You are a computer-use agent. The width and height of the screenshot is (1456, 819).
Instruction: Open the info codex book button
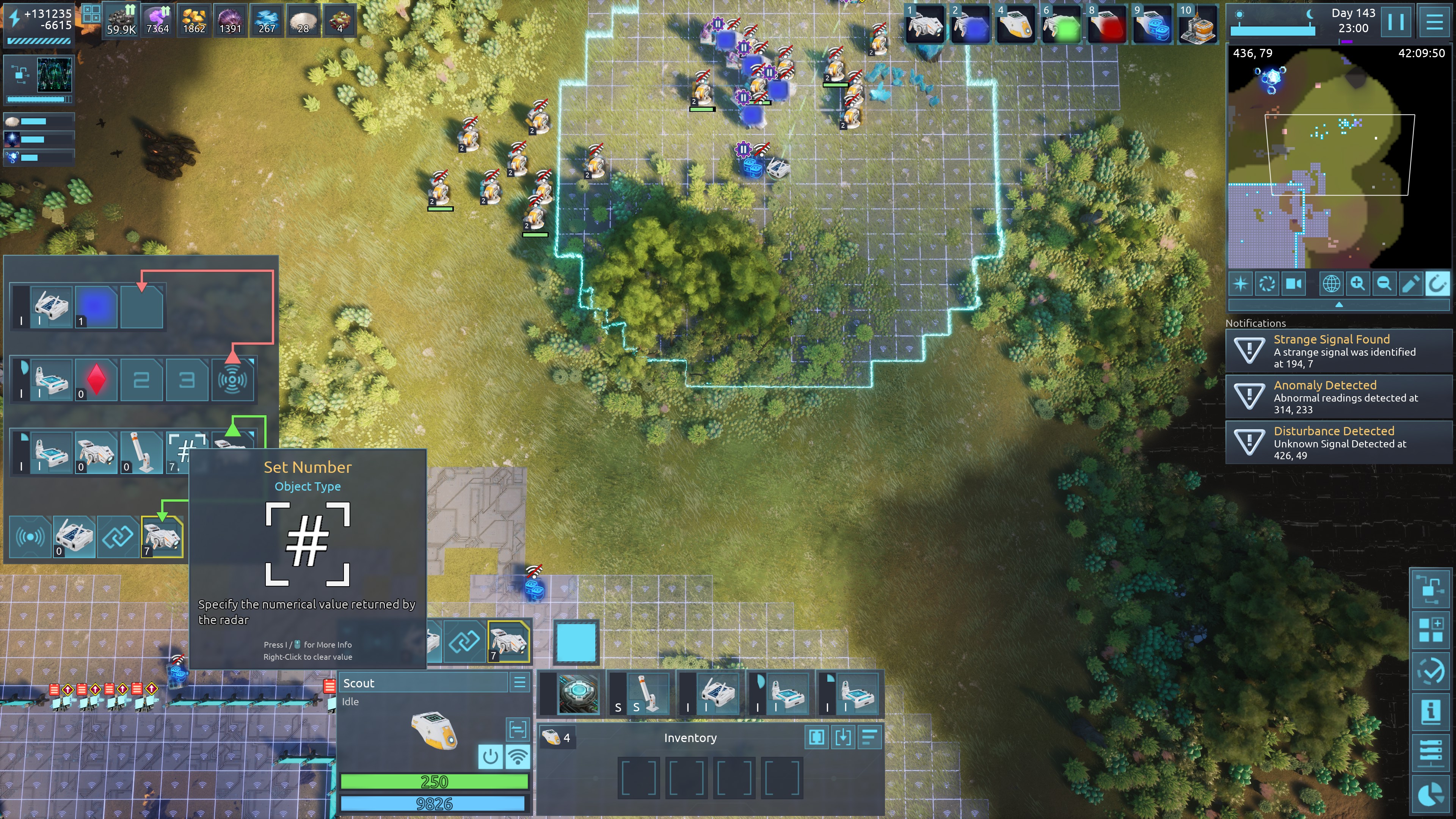coord(1431,712)
